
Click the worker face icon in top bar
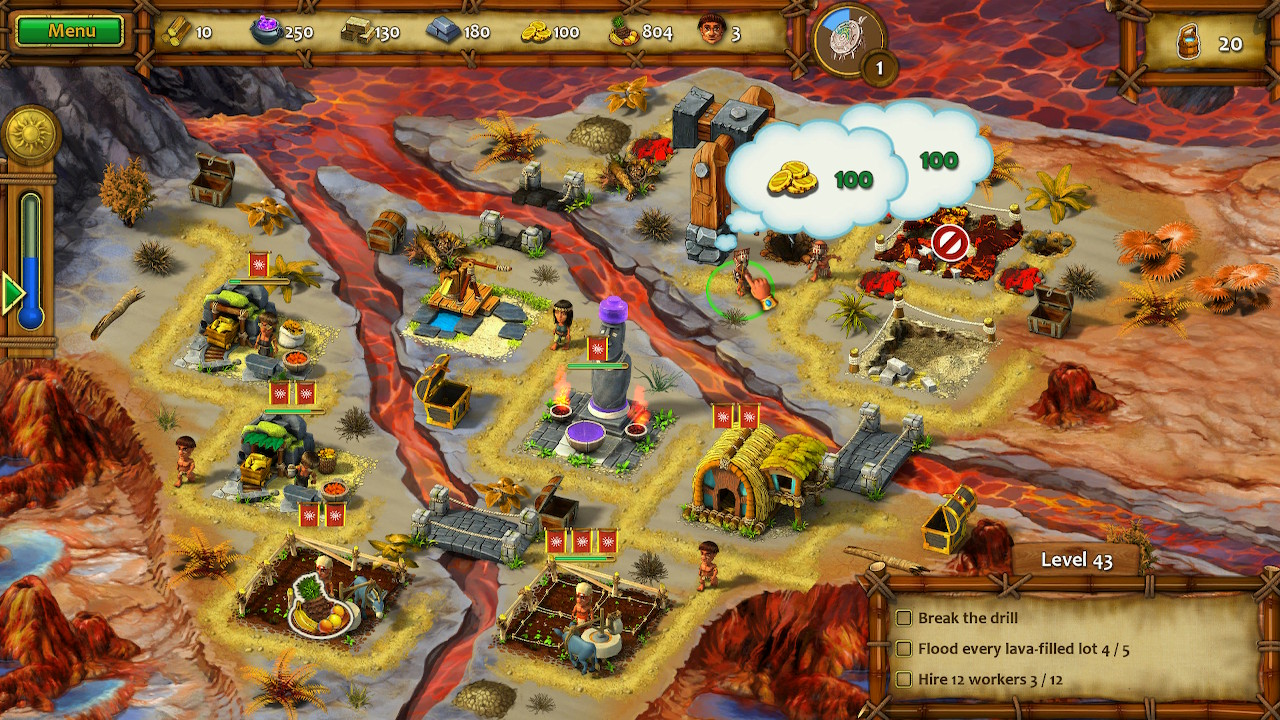point(711,31)
